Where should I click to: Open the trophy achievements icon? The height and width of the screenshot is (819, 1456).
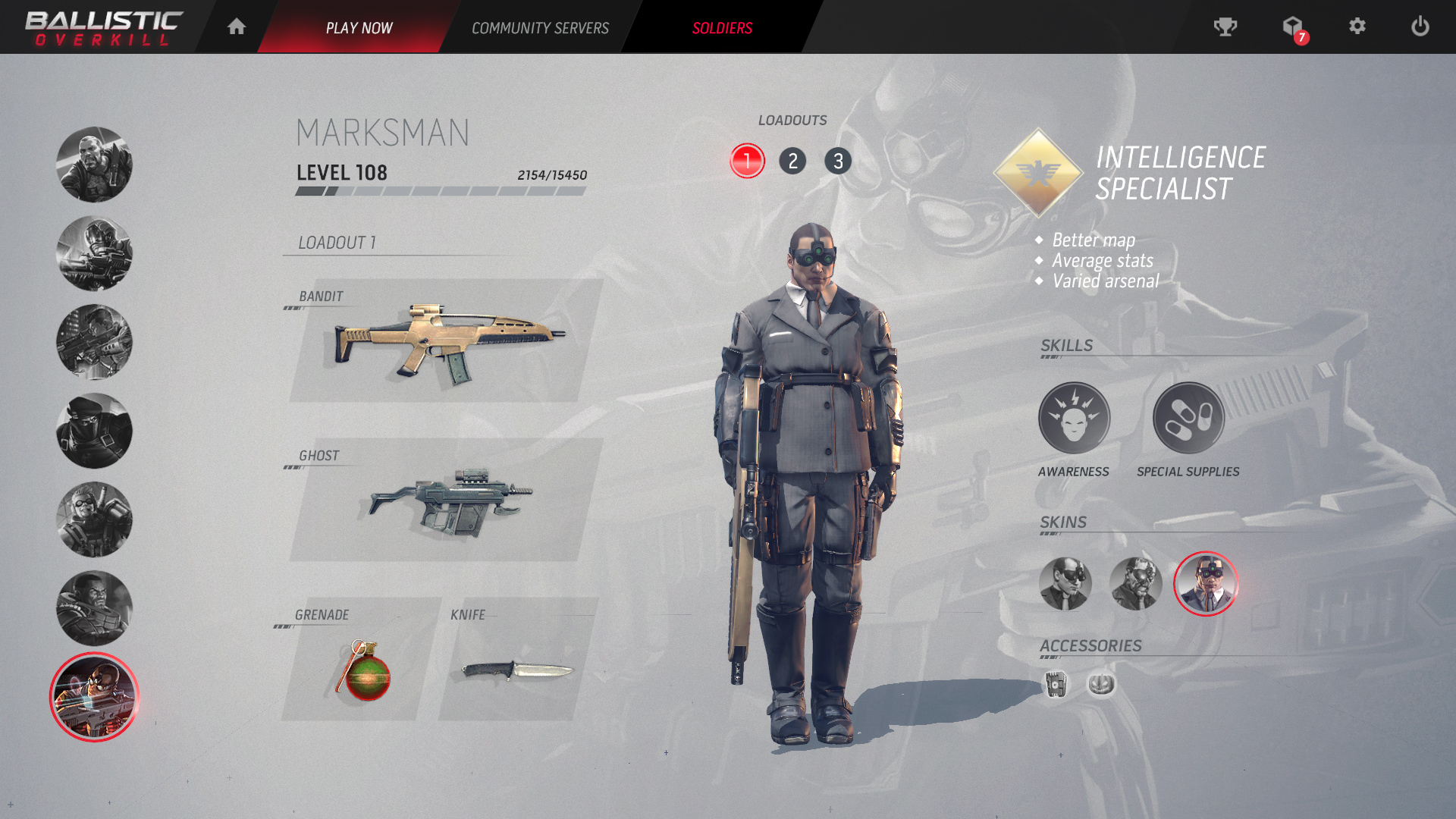point(1225,27)
